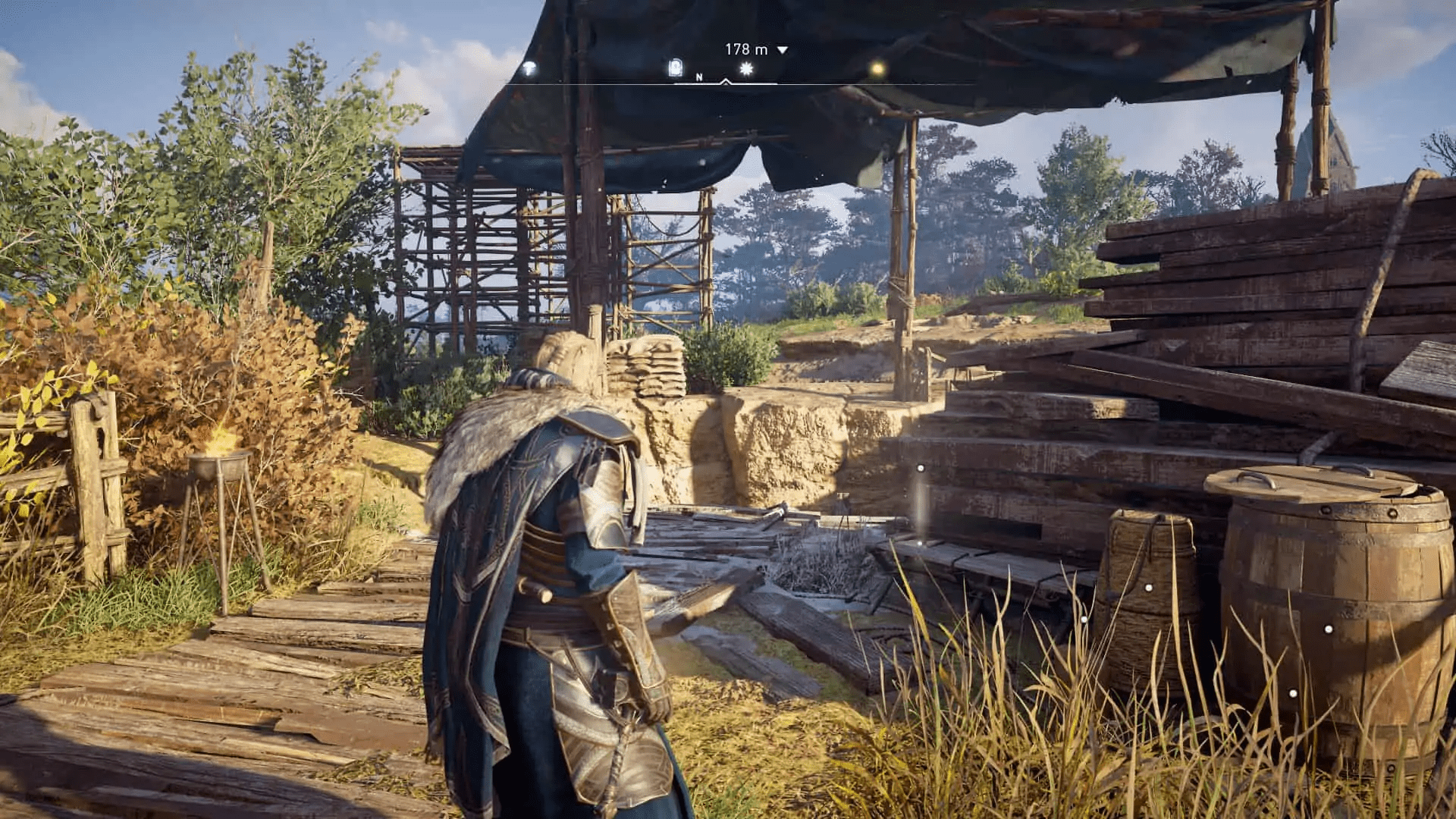Click the glint on the woven basket's side
The width and height of the screenshot is (1456, 819).
coord(1148,587)
